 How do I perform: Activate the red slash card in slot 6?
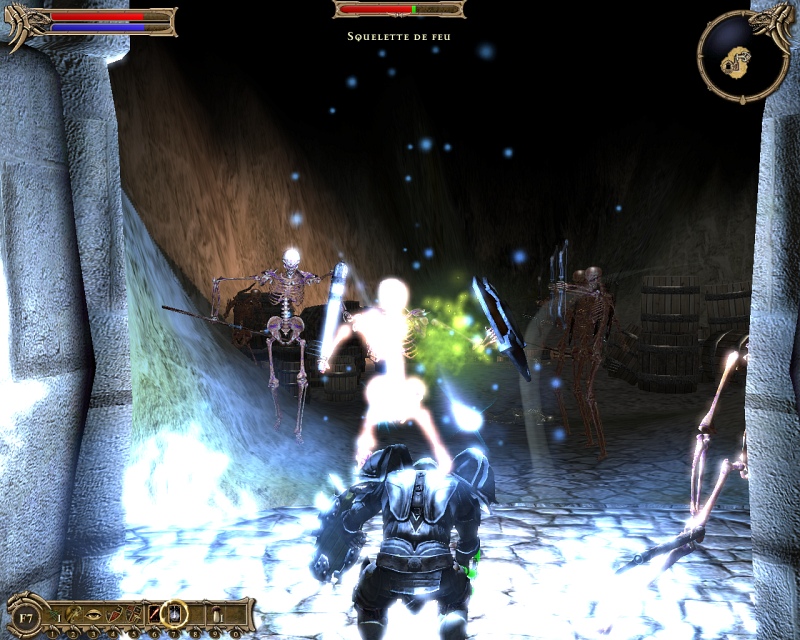155,612
